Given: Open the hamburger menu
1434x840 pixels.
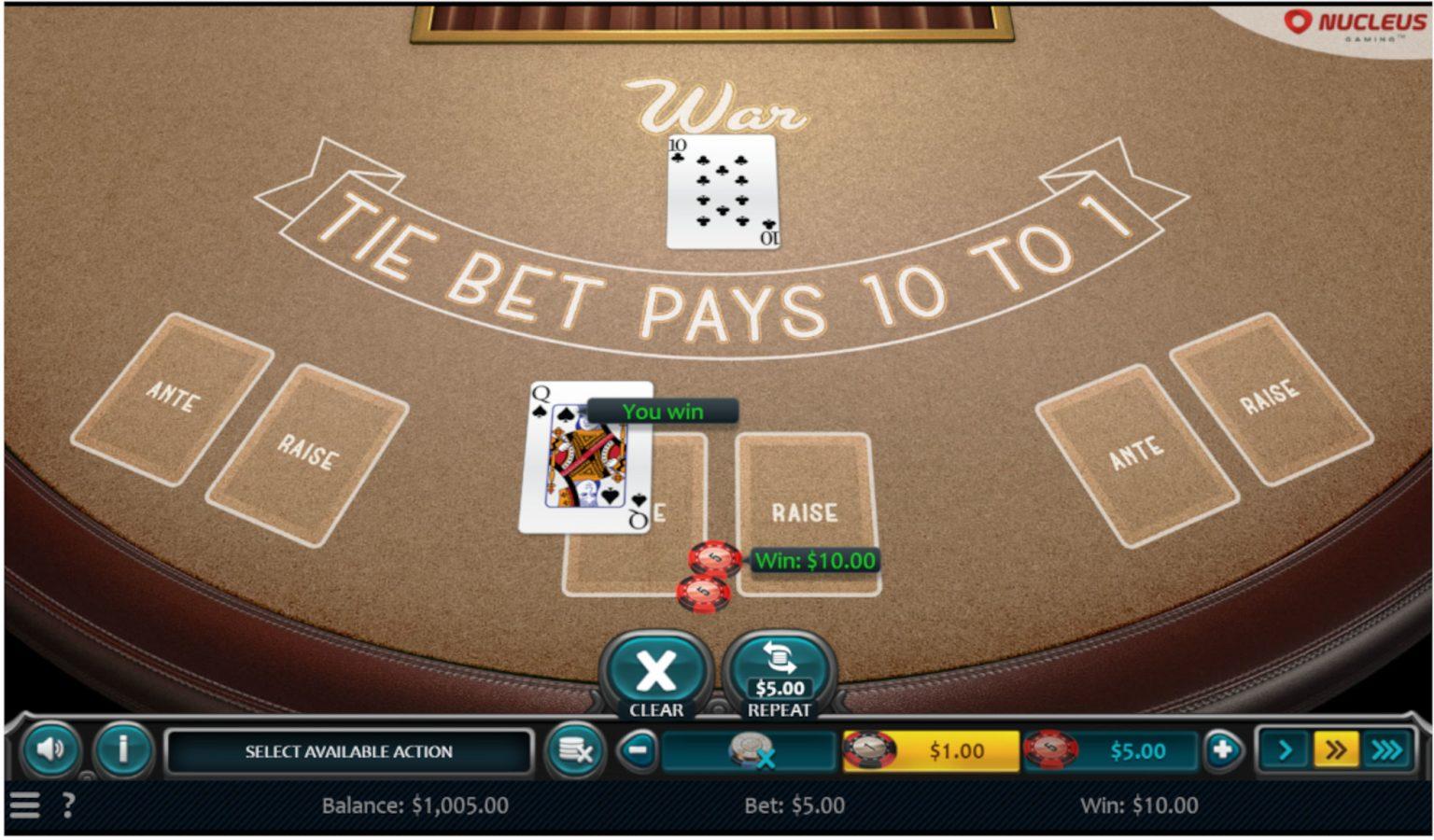Looking at the screenshot, I should 25,805.
